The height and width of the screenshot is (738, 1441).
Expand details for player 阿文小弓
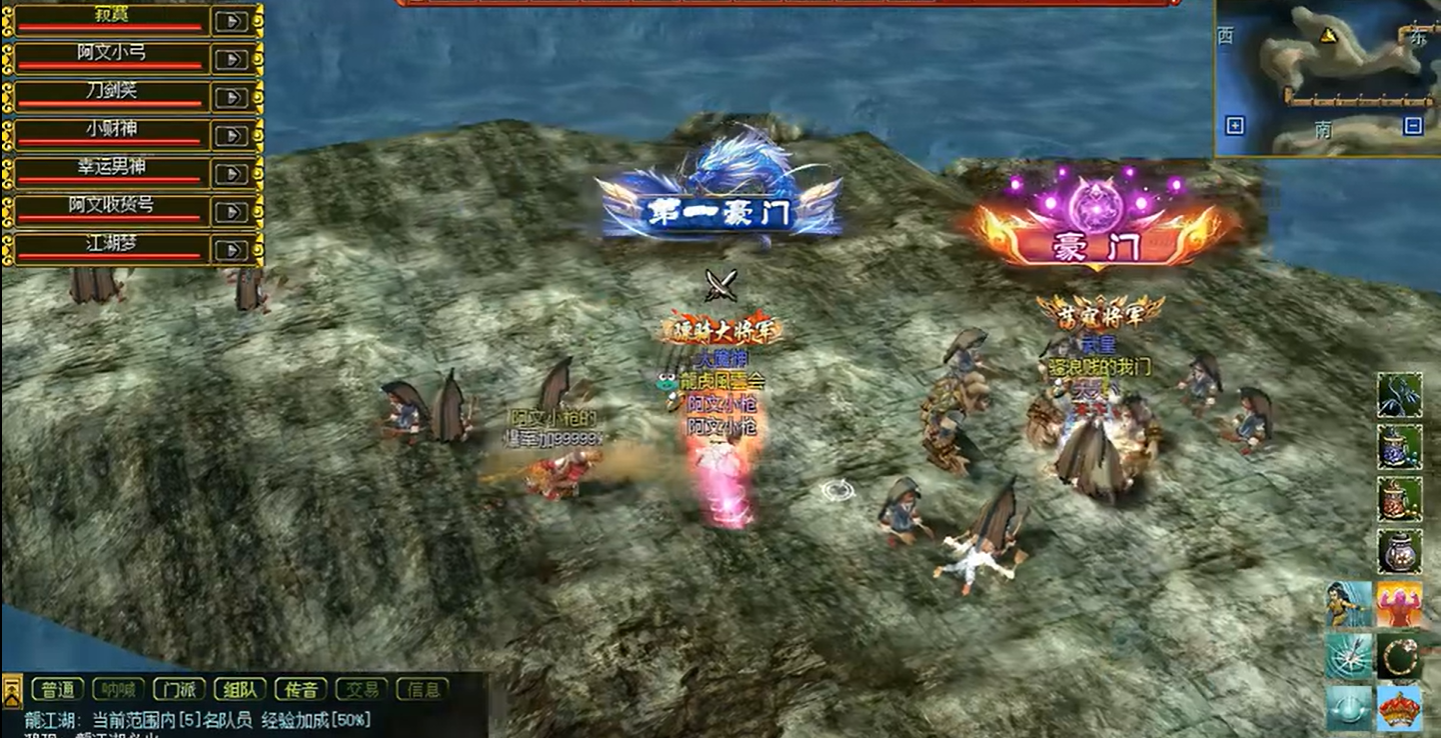(x=232, y=60)
